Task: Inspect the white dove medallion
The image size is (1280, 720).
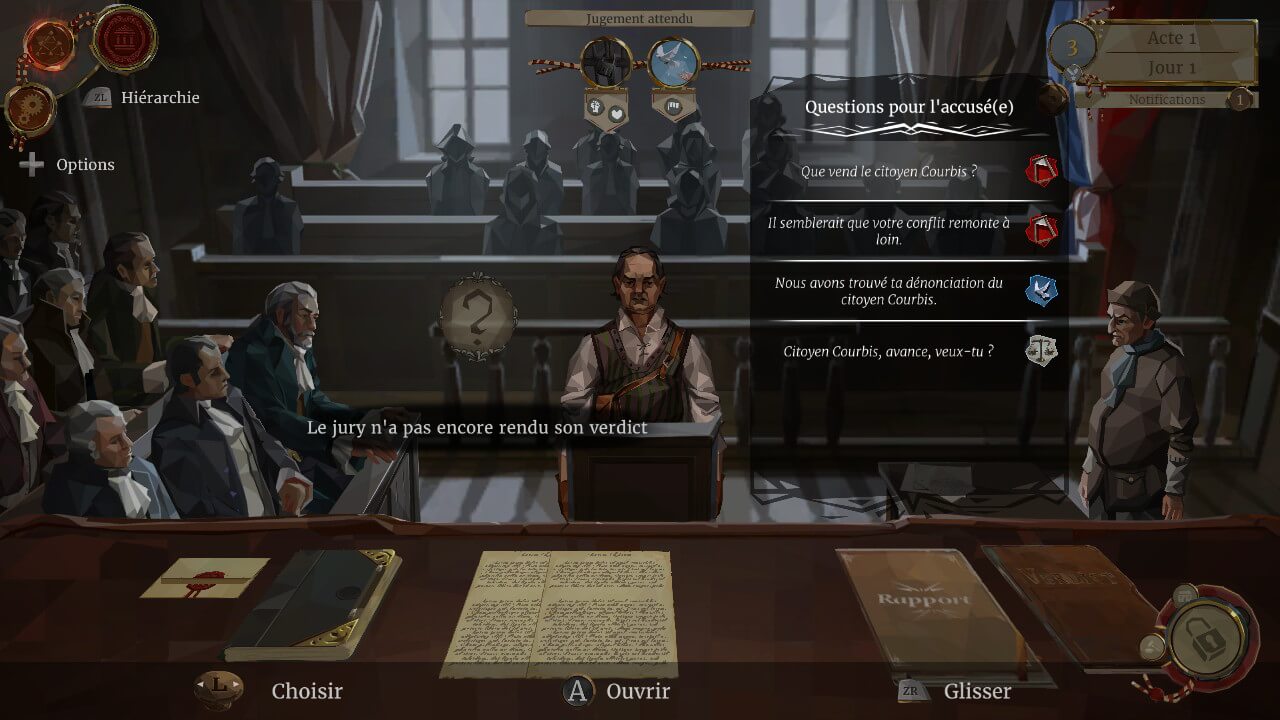Action: coord(673,62)
